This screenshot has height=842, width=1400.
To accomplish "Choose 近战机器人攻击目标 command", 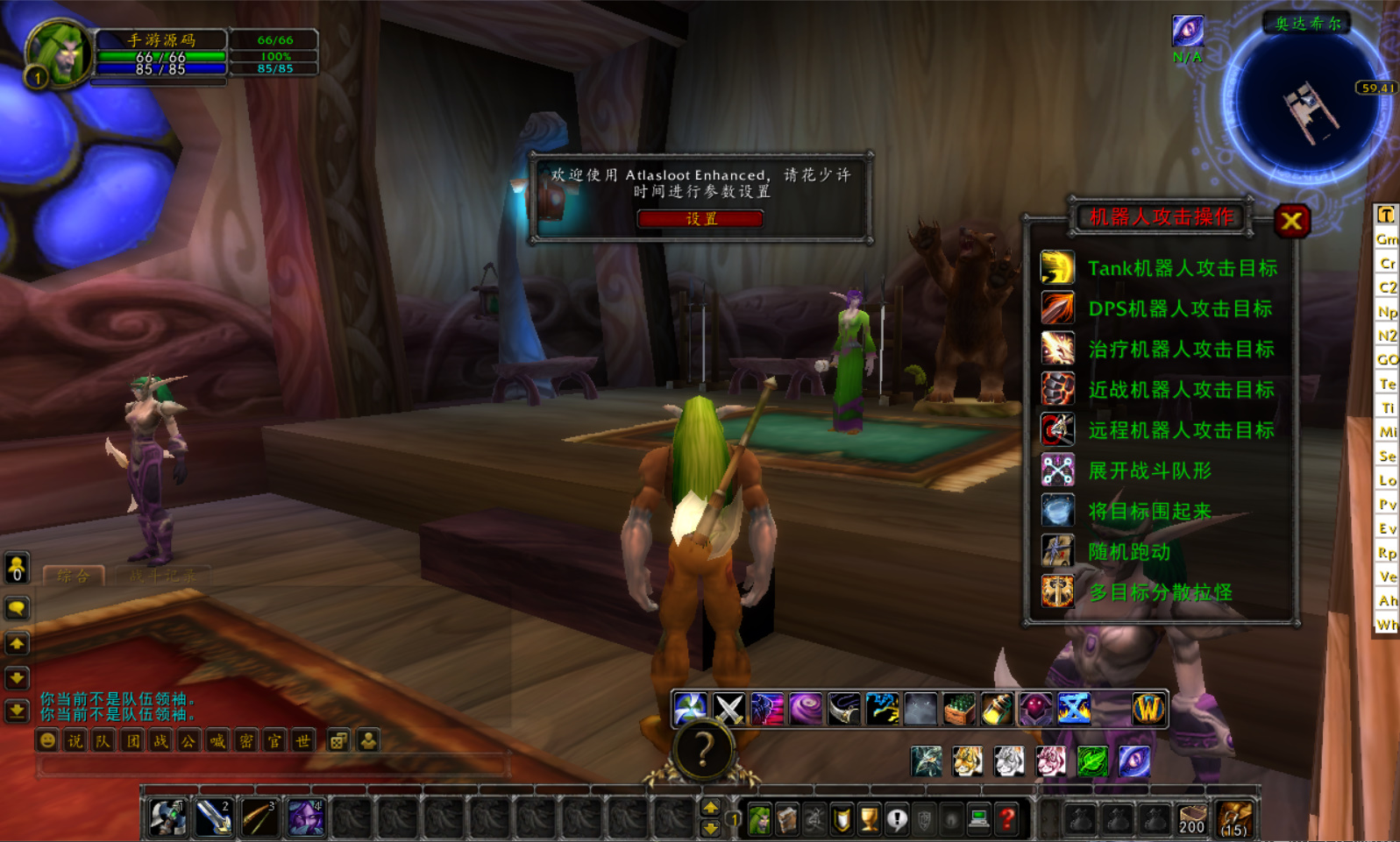I will click(1180, 390).
